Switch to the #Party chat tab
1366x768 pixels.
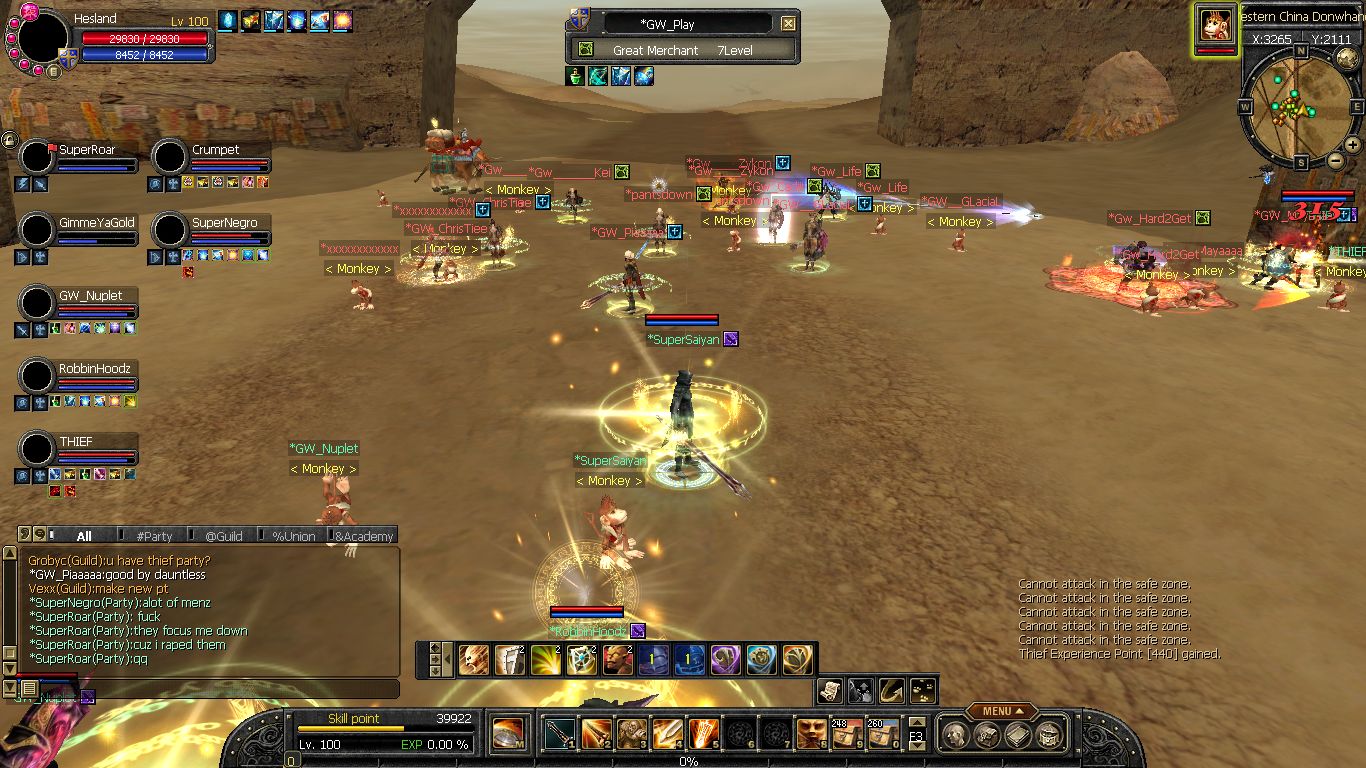(154, 536)
